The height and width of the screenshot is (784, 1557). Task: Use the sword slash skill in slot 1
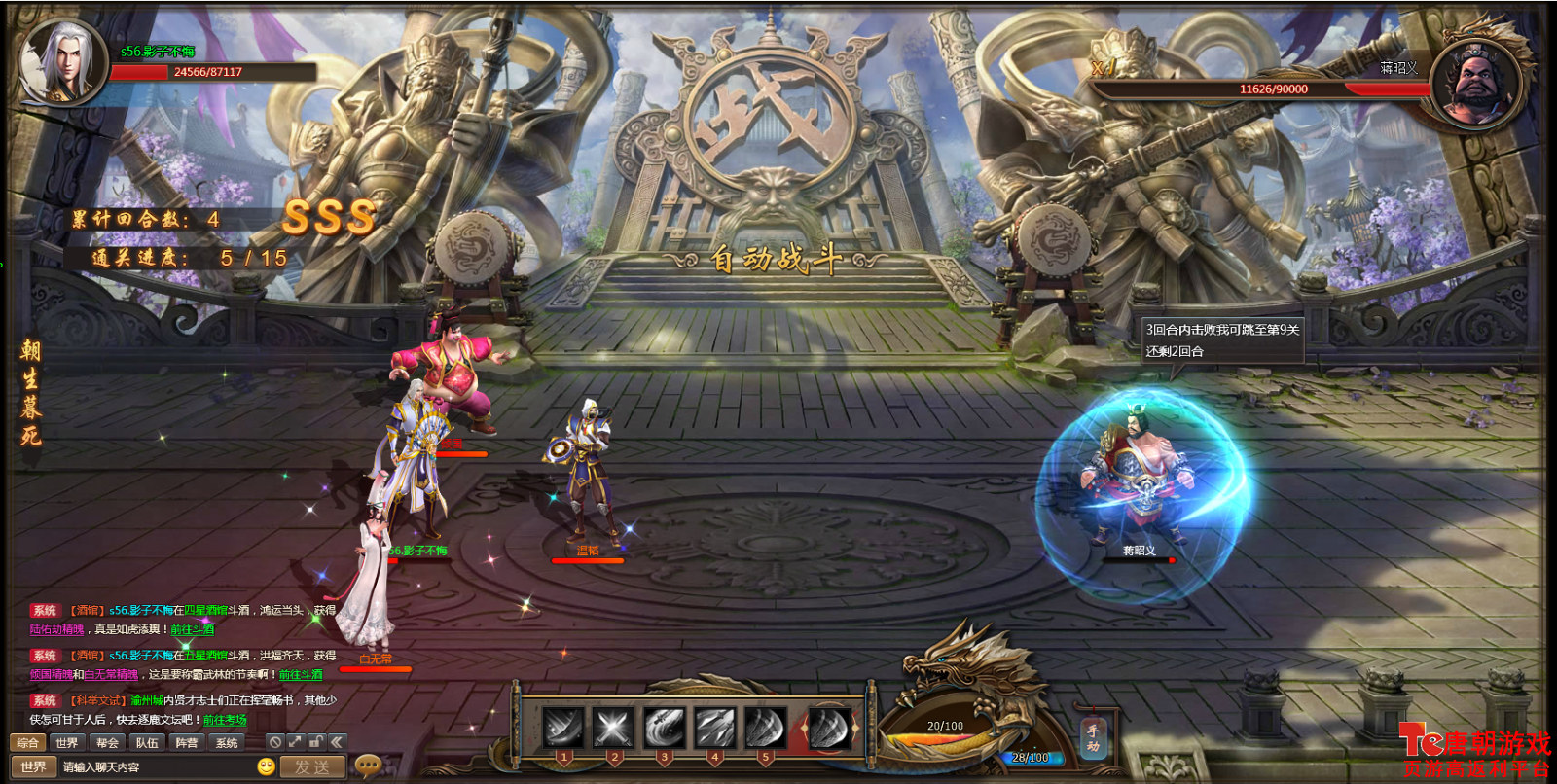tap(563, 727)
